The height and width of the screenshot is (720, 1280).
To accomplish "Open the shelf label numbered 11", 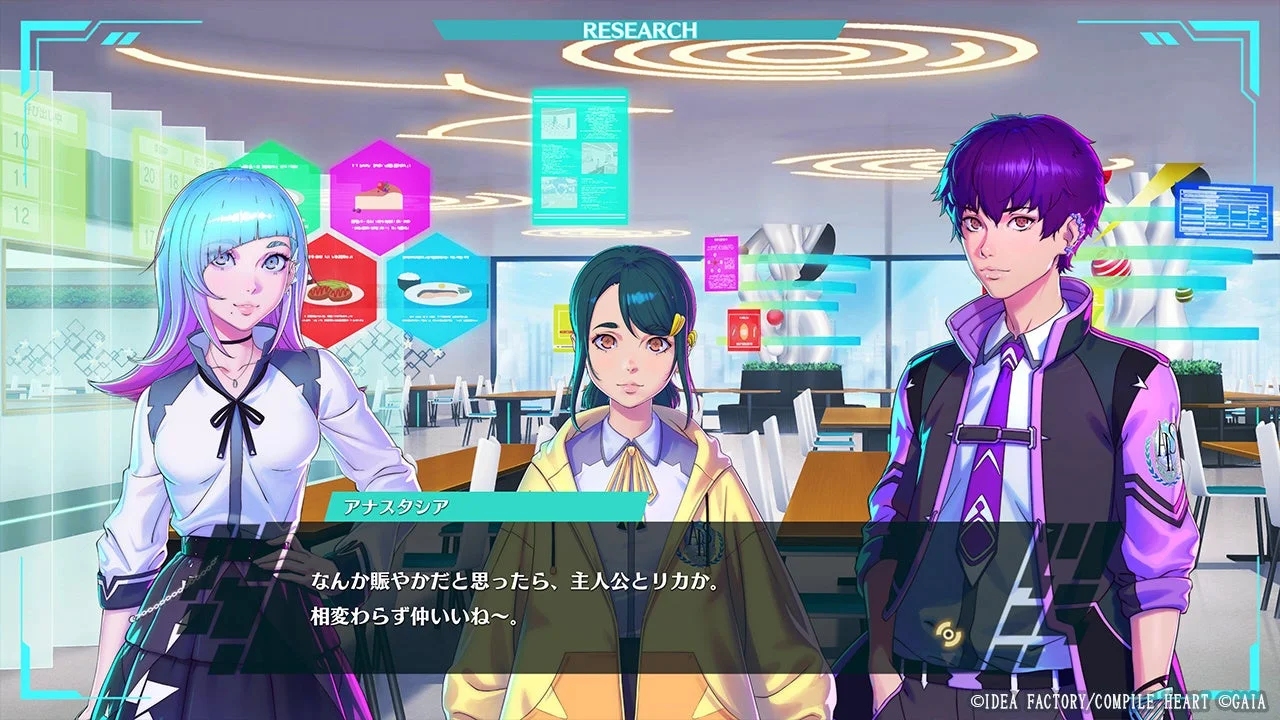I will coord(22,178).
